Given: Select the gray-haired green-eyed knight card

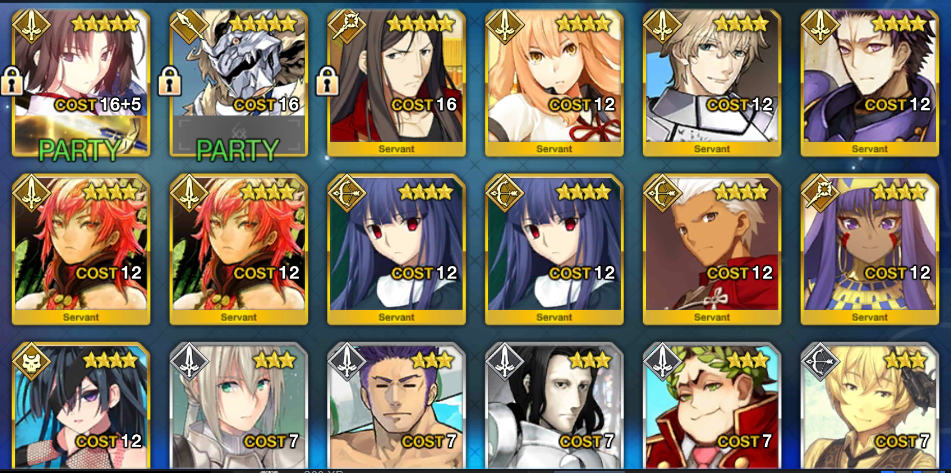Looking at the screenshot, I should [239, 410].
